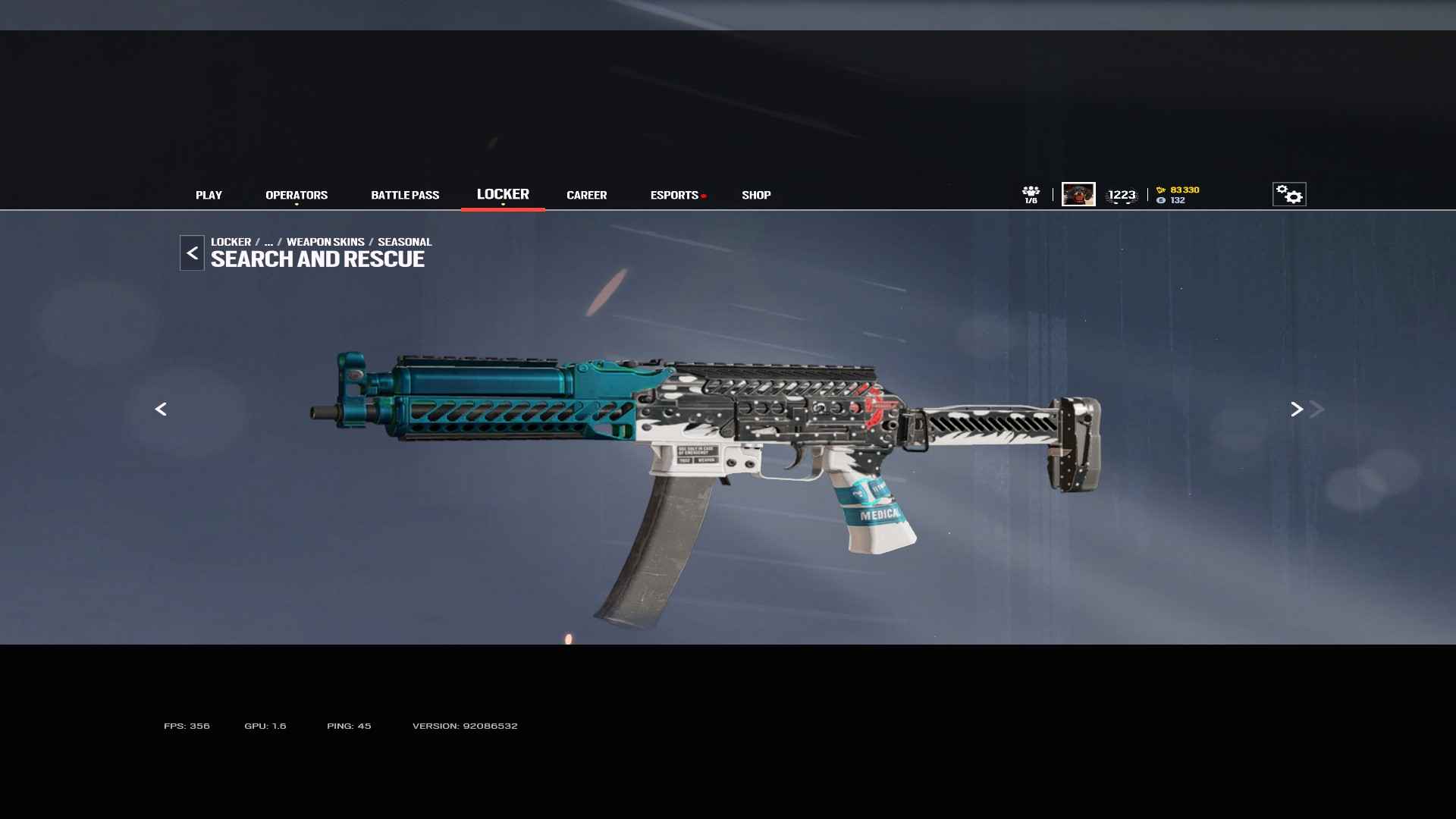Select the Locker tab

tap(503, 194)
